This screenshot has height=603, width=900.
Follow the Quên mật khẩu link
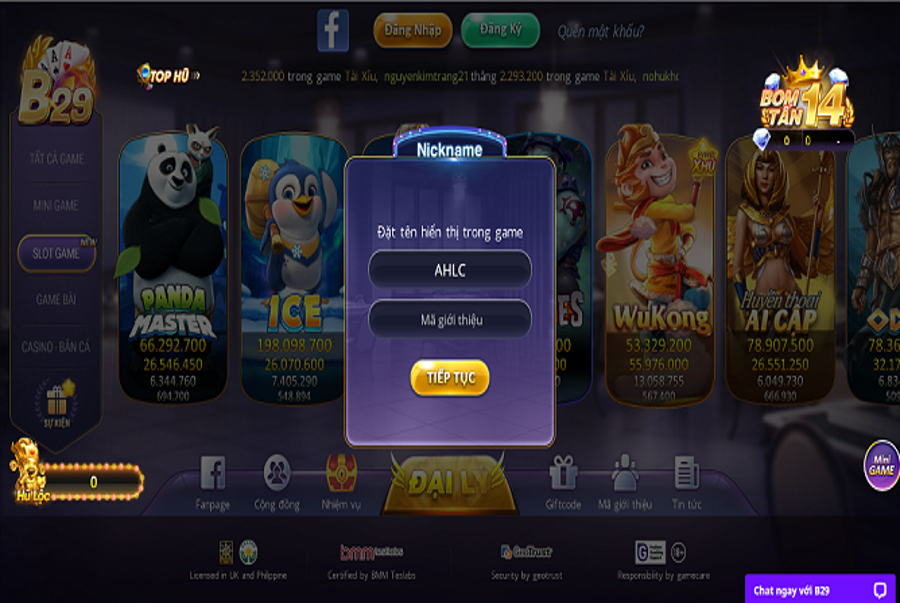[600, 31]
